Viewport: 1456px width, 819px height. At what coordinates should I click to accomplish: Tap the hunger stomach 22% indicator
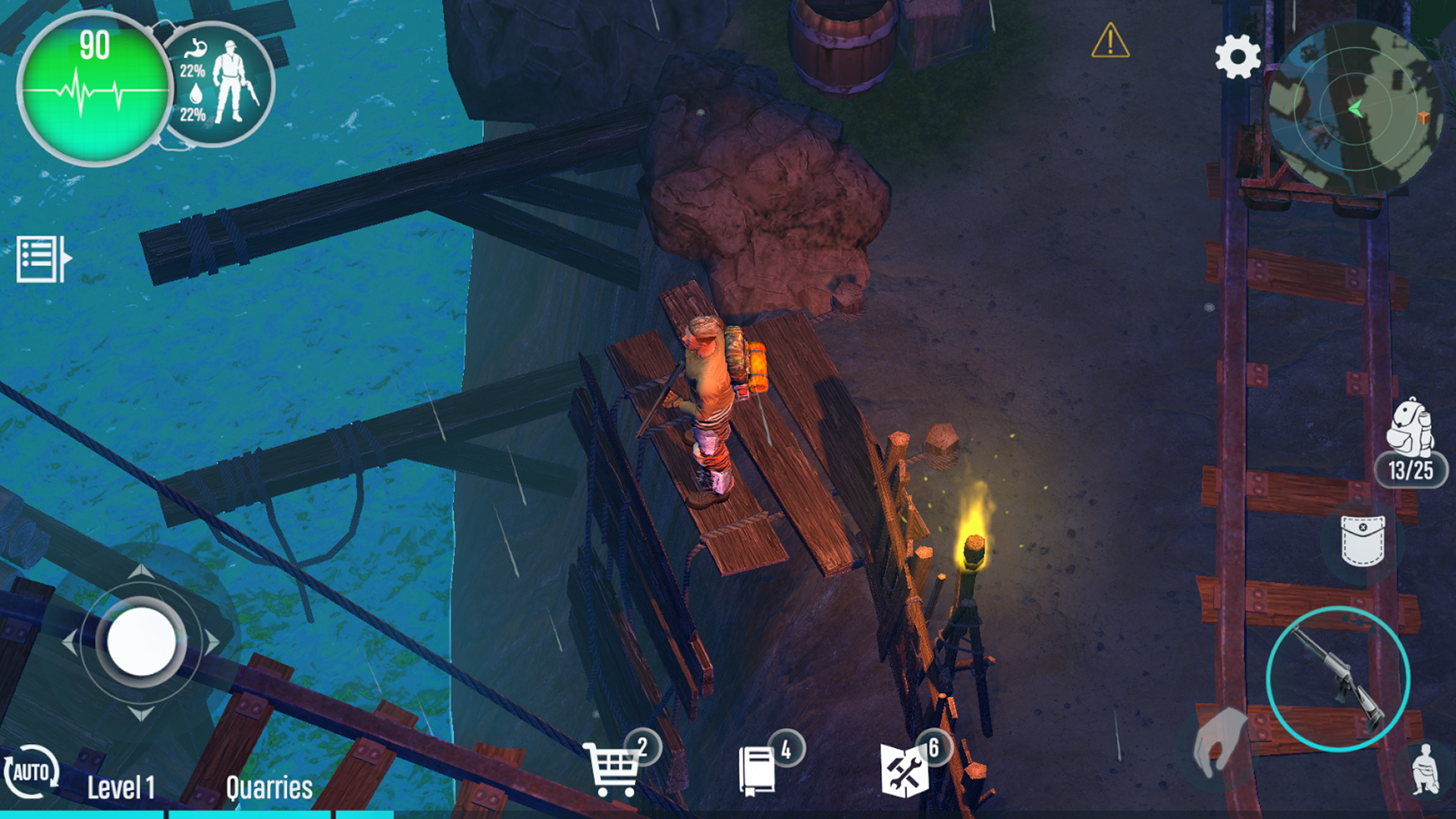[194, 61]
